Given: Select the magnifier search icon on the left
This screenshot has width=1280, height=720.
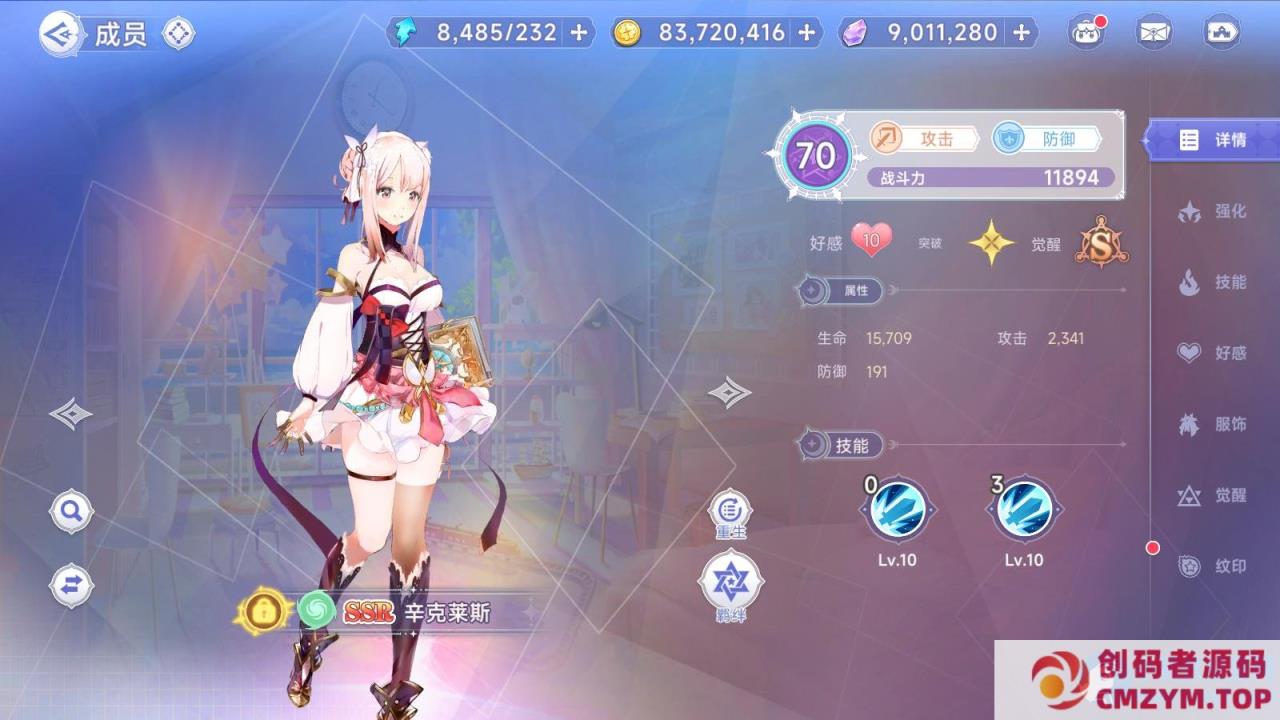Looking at the screenshot, I should coord(70,511).
